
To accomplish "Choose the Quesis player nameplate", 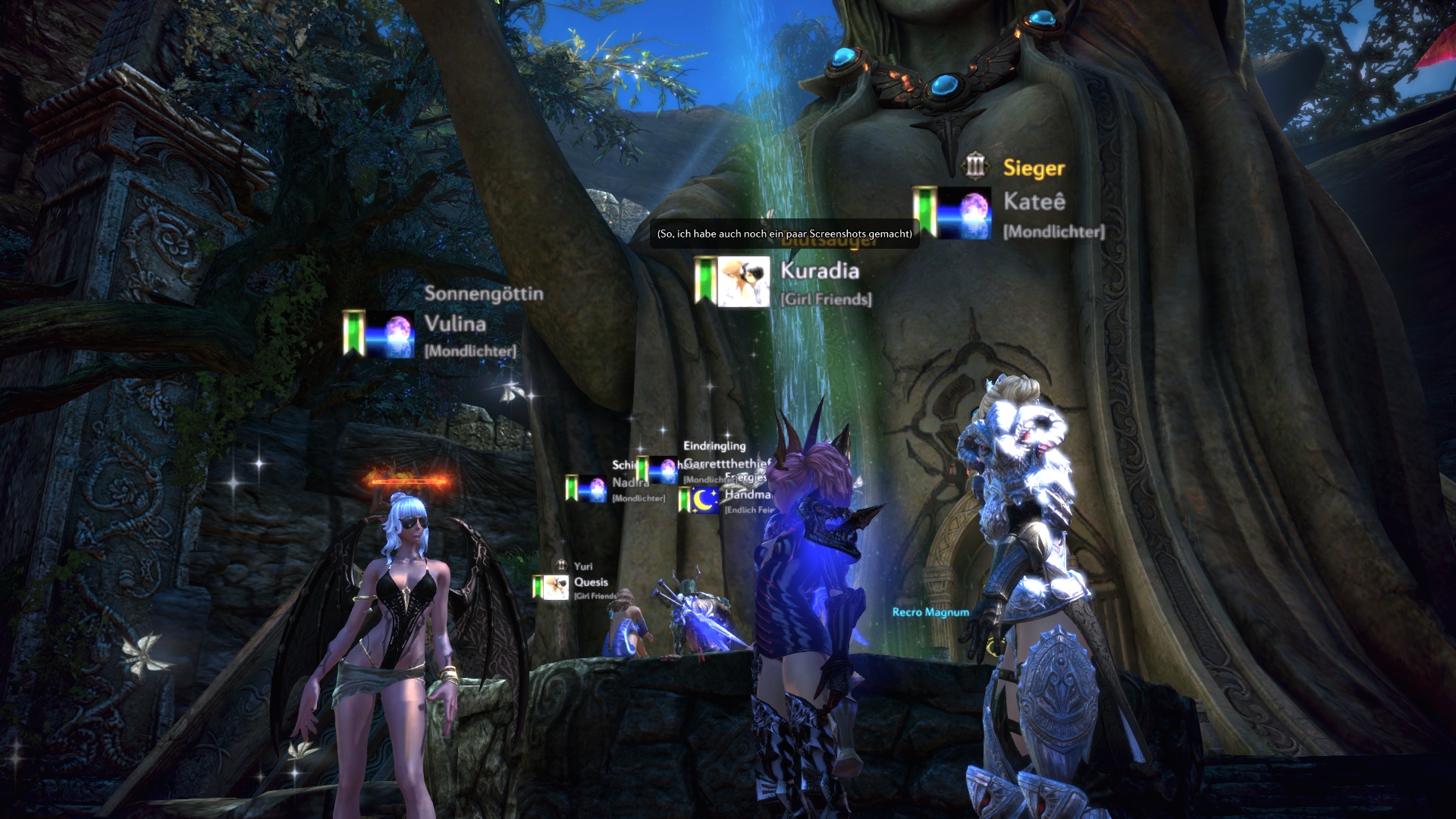I will pos(591,582).
